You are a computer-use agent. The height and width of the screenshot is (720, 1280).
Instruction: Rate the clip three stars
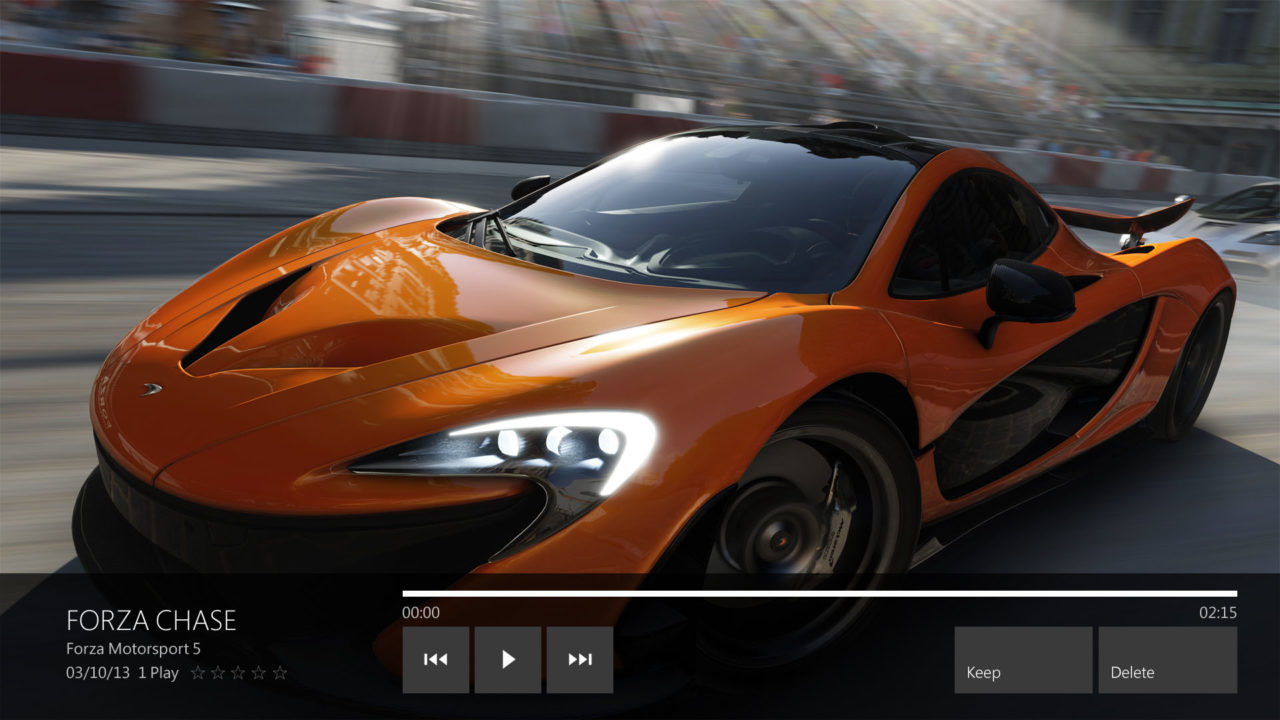237,672
